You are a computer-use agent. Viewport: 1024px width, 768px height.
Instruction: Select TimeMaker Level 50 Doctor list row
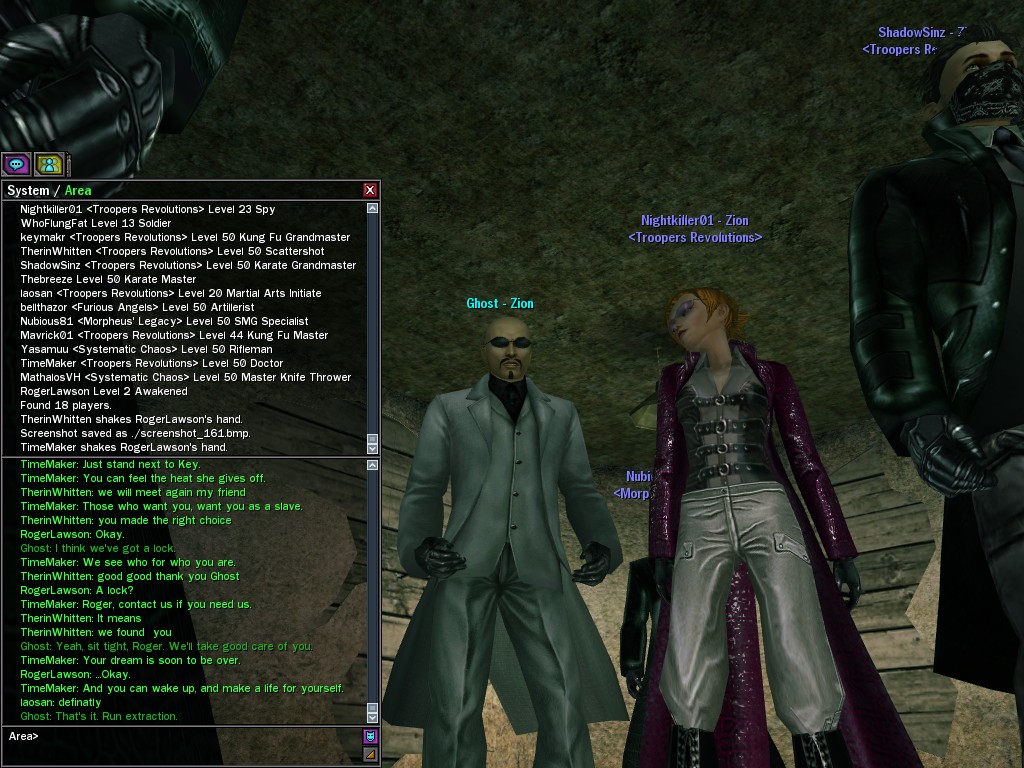point(151,363)
